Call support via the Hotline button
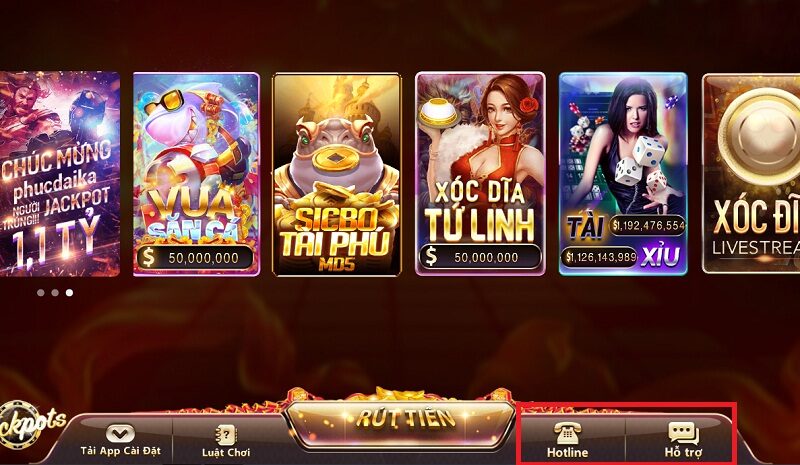This screenshot has height=465, width=800. pyautogui.click(x=567, y=440)
